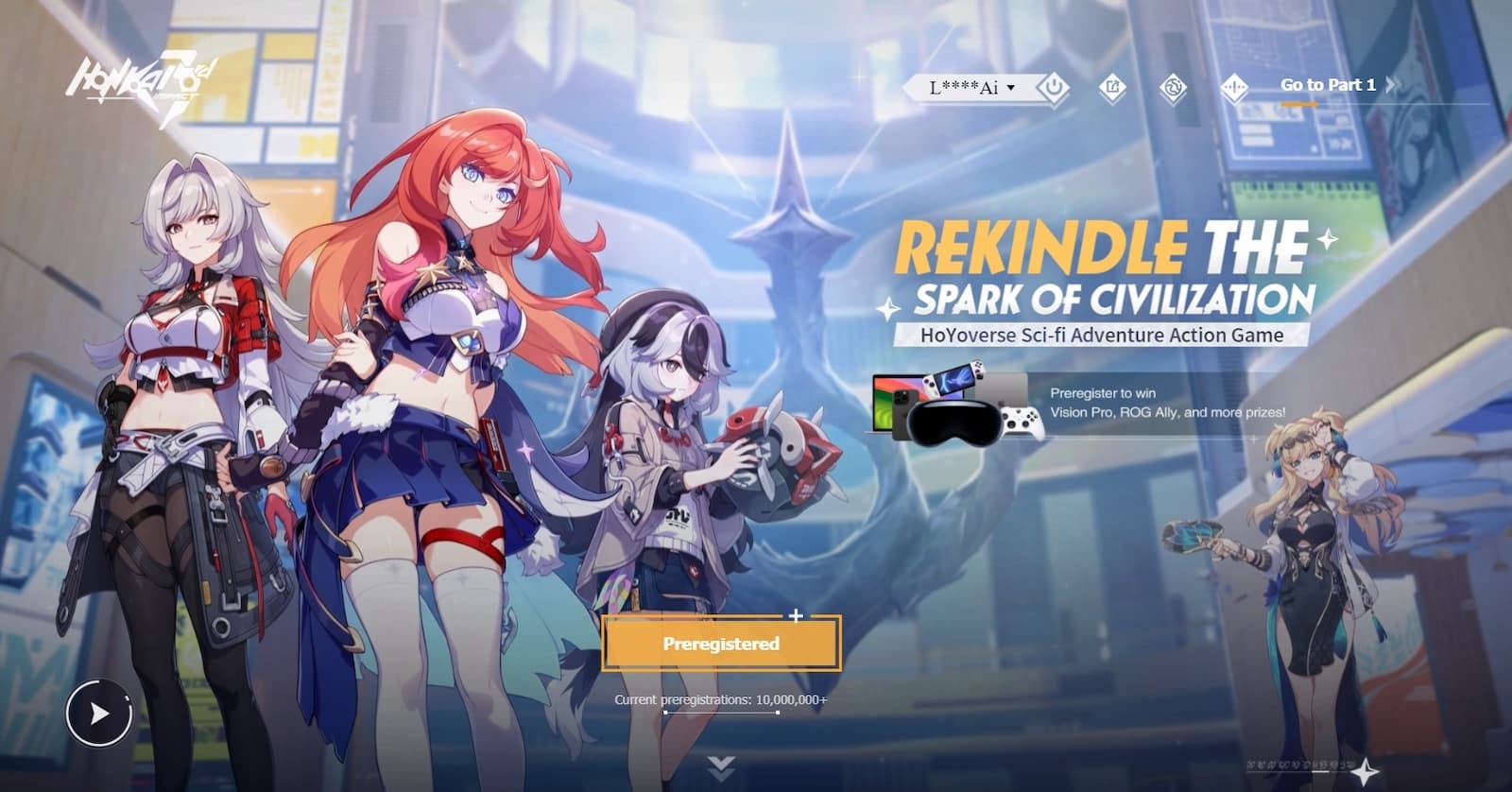Open the L****Ai account dropdown
The width and height of the screenshot is (1512, 792).
coord(971,88)
